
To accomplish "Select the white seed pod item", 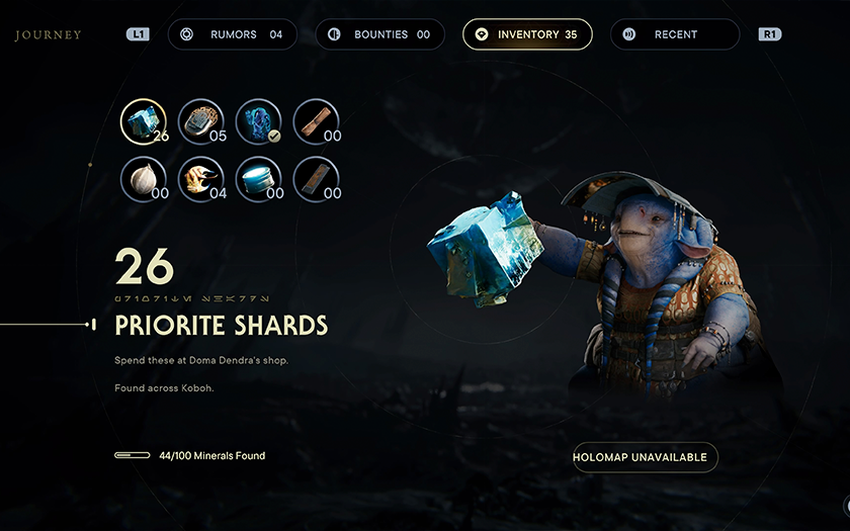I will click(x=143, y=180).
